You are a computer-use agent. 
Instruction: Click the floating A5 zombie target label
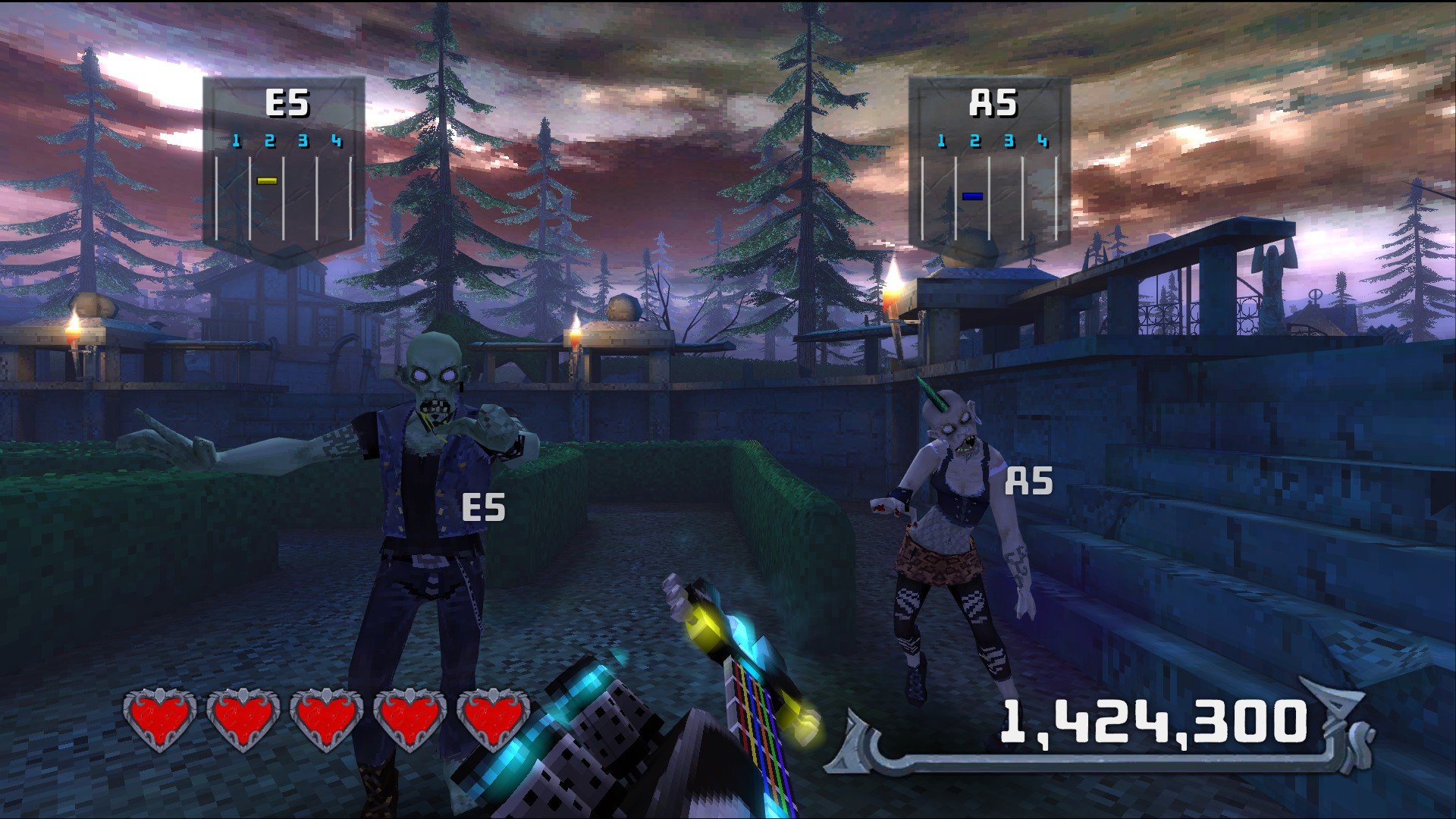tap(1029, 481)
